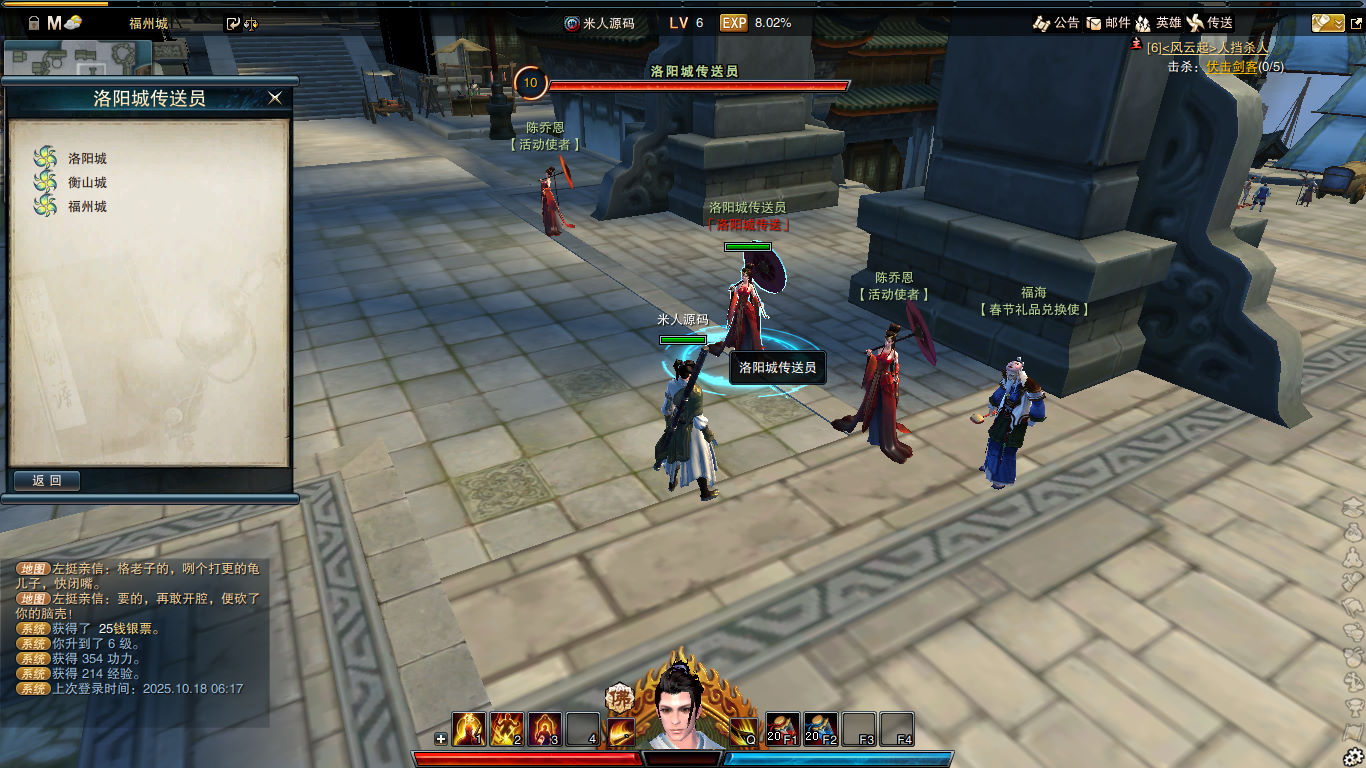
Task: Click the 返回 back button
Action: (47, 481)
